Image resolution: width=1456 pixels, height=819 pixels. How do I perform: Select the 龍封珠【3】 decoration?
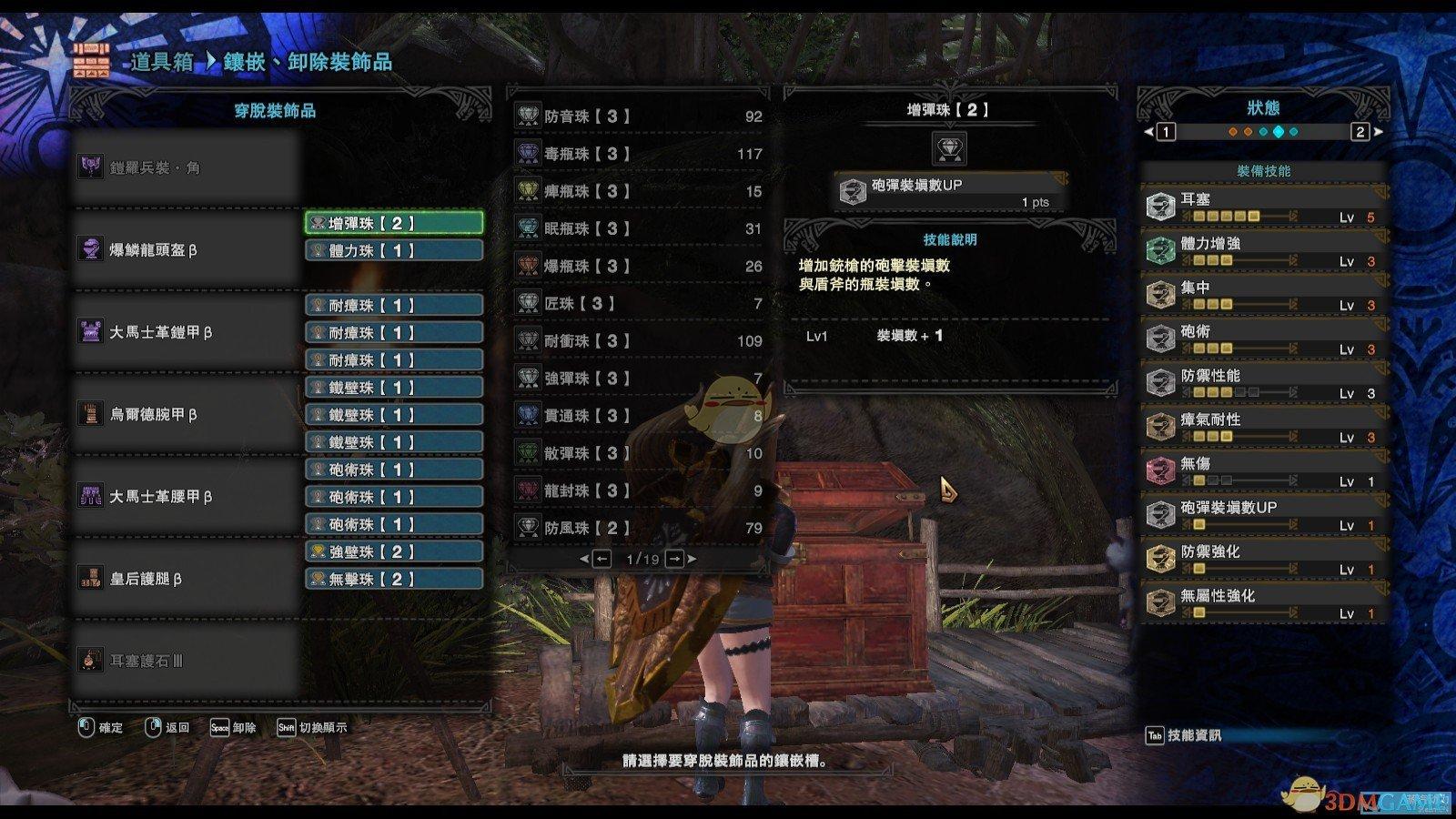pyautogui.click(x=639, y=490)
